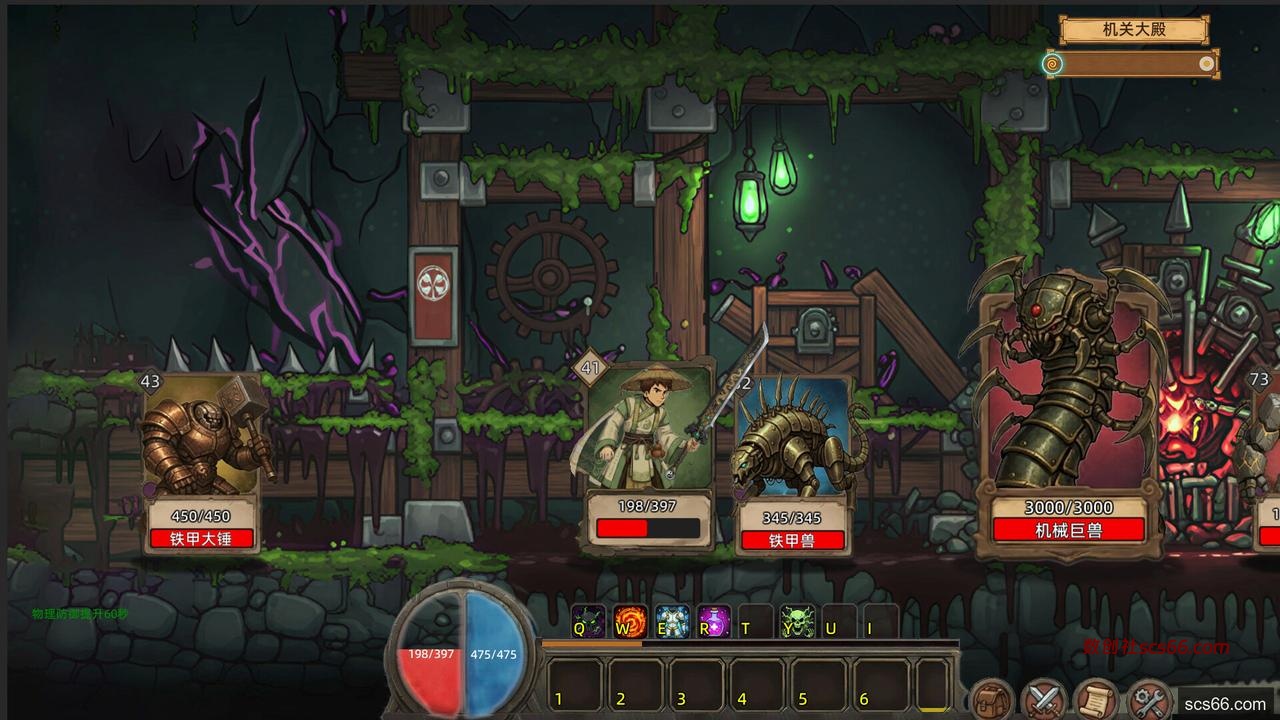Viewport: 1280px width, 720px height.
Task: Use the armor buff skill on E
Action: pyautogui.click(x=671, y=622)
